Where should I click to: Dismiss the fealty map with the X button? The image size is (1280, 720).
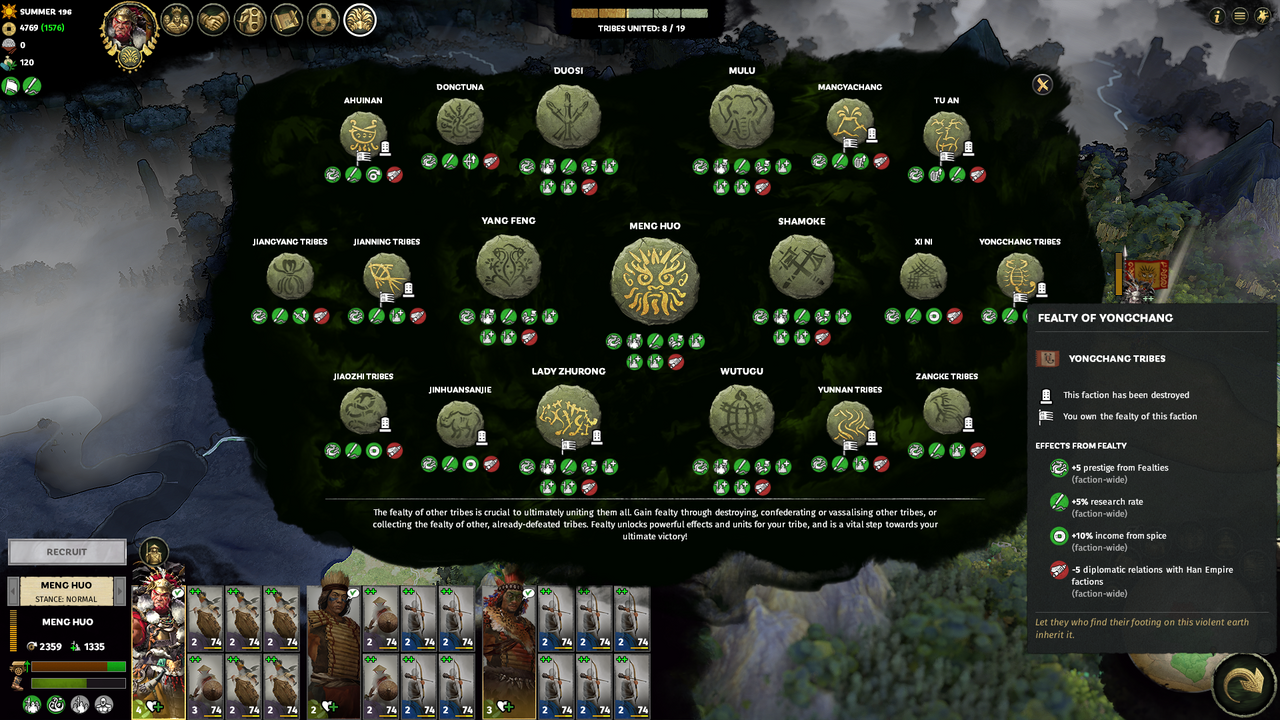1042,85
